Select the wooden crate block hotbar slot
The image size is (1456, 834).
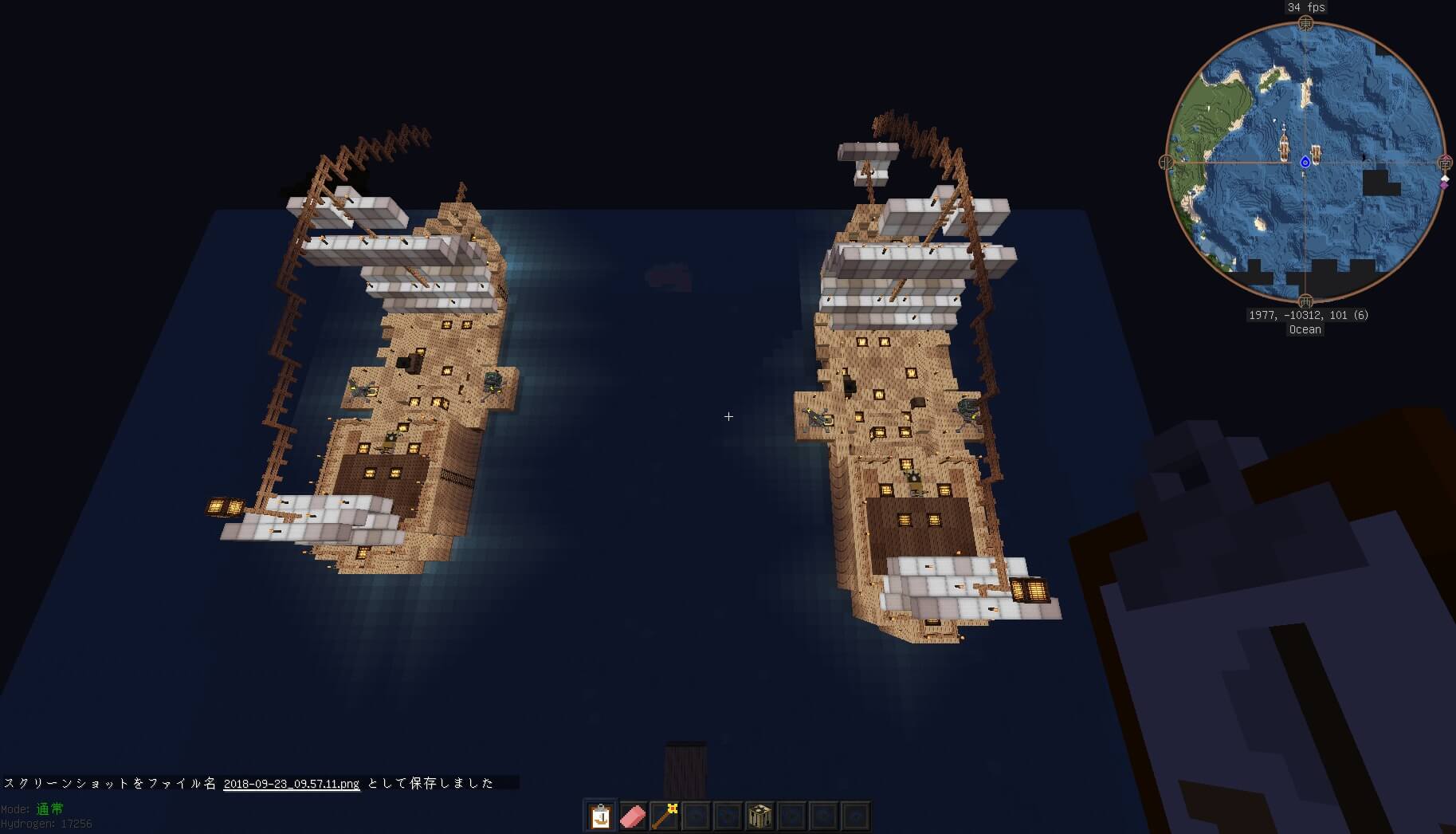tap(759, 816)
